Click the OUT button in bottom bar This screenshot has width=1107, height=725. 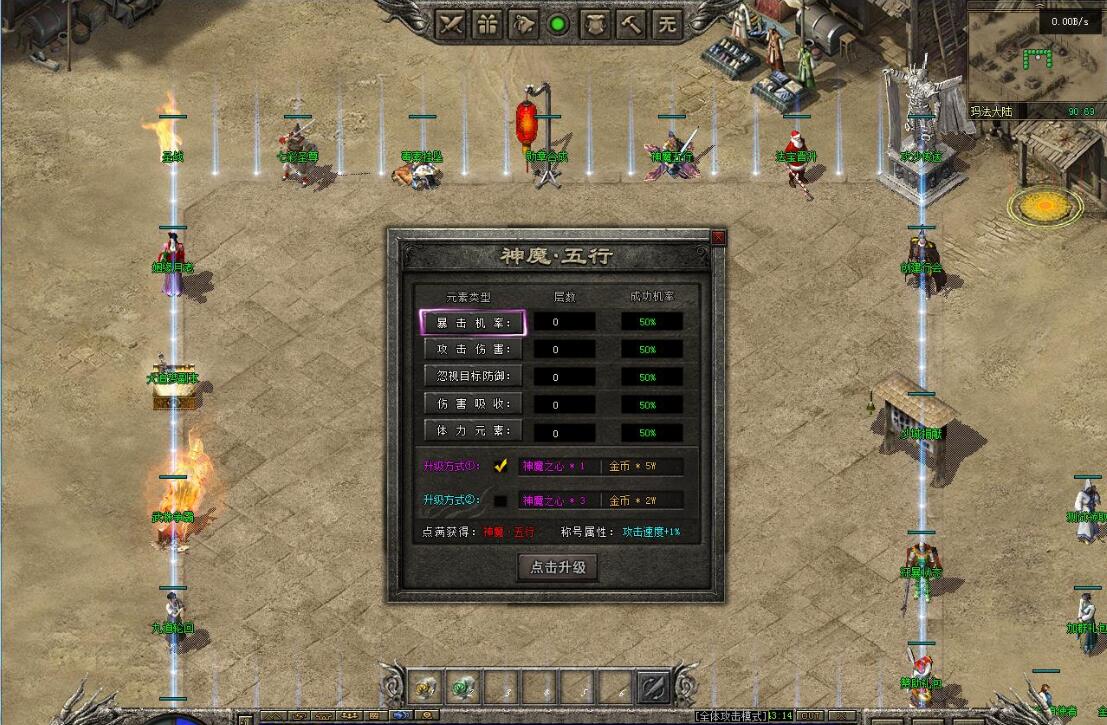(810, 715)
